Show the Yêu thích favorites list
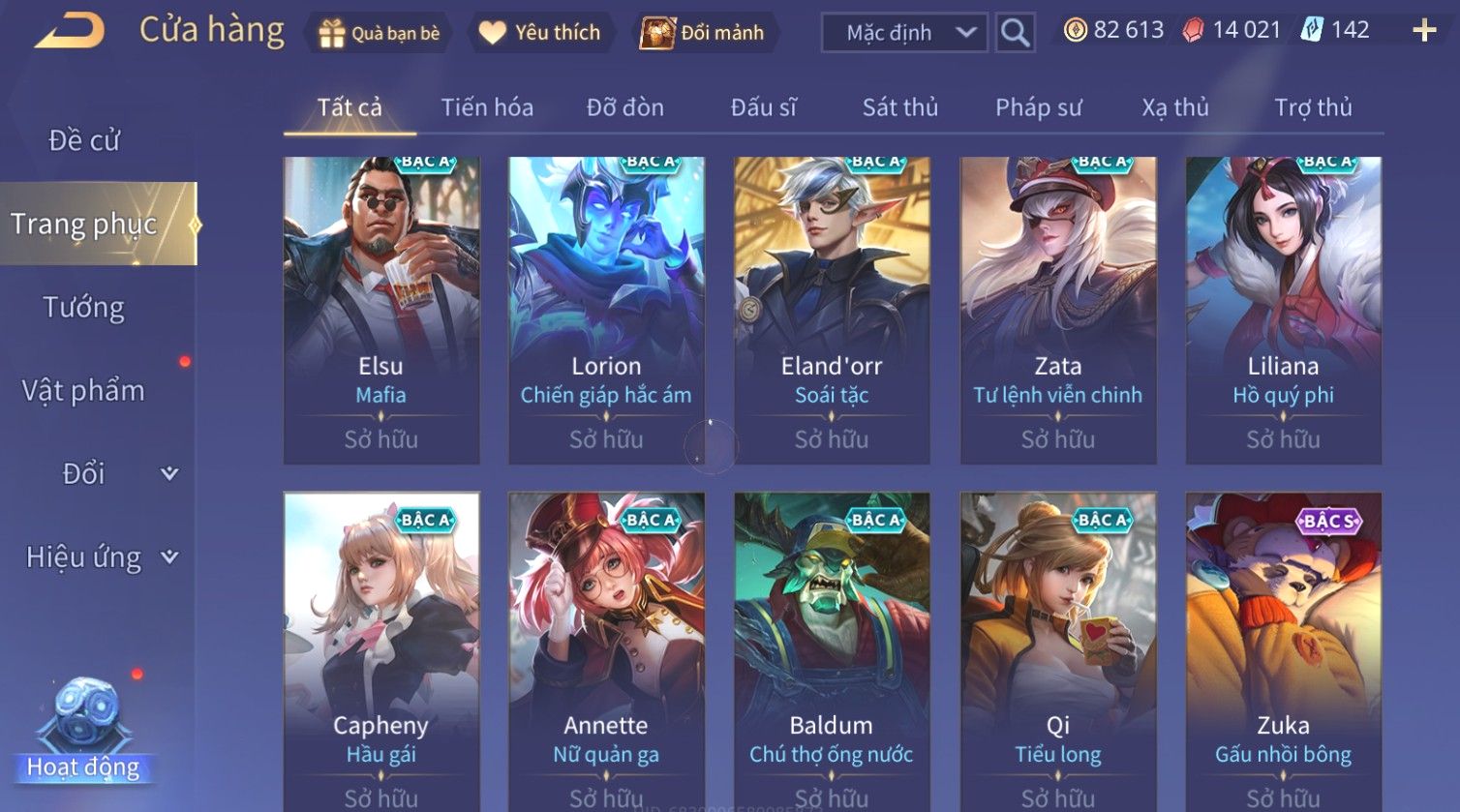This screenshot has width=1460, height=812. point(539,33)
